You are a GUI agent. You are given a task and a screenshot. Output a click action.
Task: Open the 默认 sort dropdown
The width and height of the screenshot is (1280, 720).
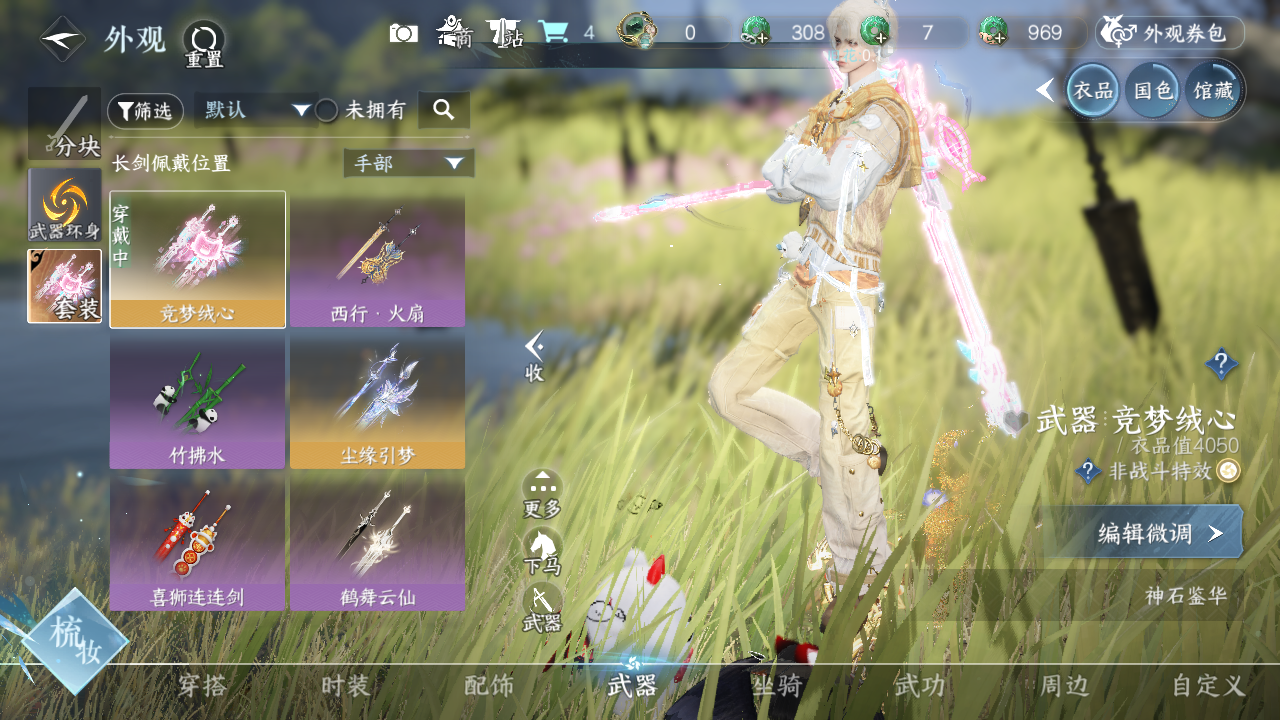pos(256,110)
